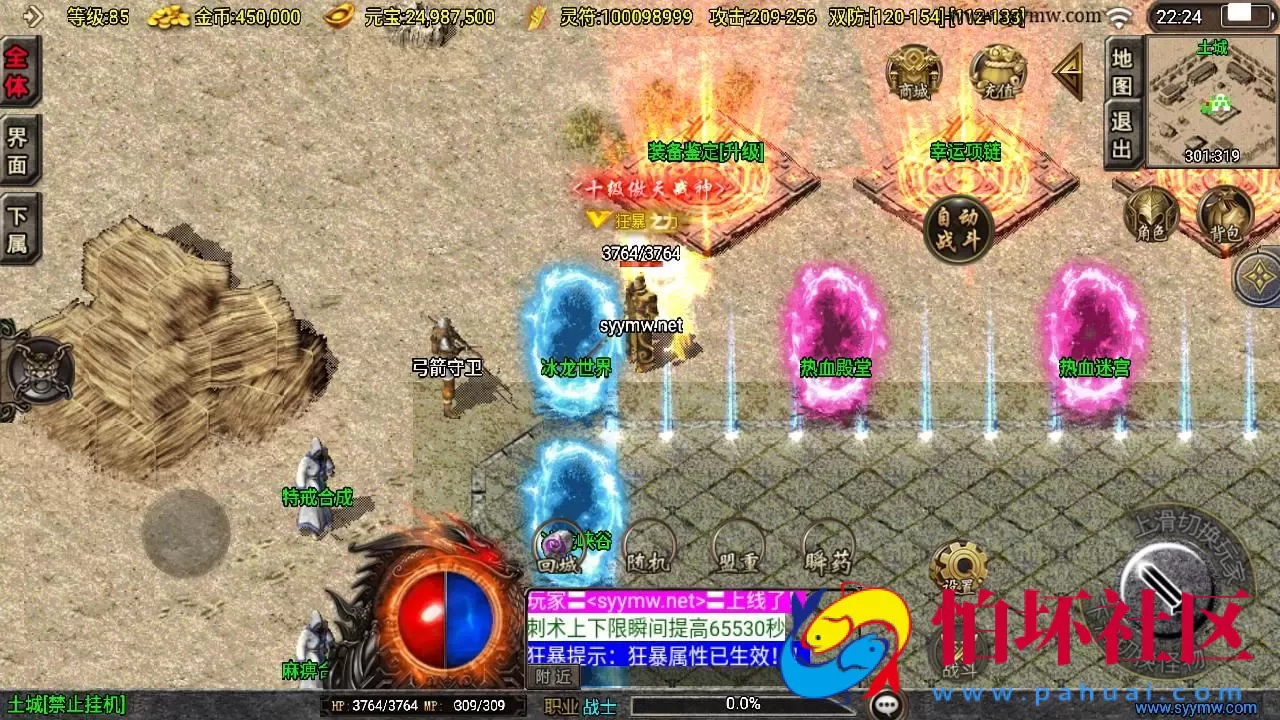
Task: Expand the 下属 subordinates panel
Action: [x=20, y=222]
